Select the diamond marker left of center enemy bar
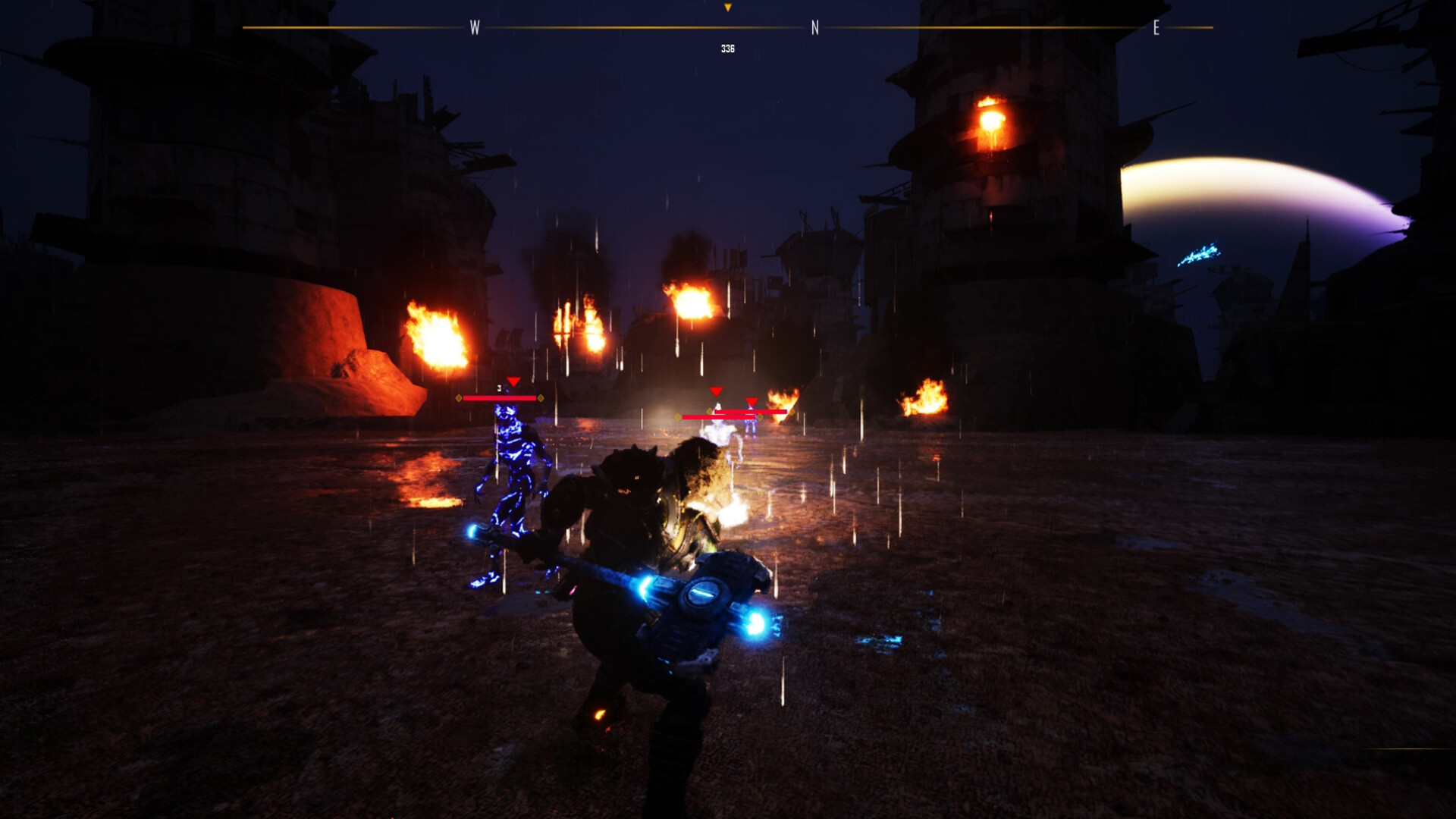 click(678, 416)
